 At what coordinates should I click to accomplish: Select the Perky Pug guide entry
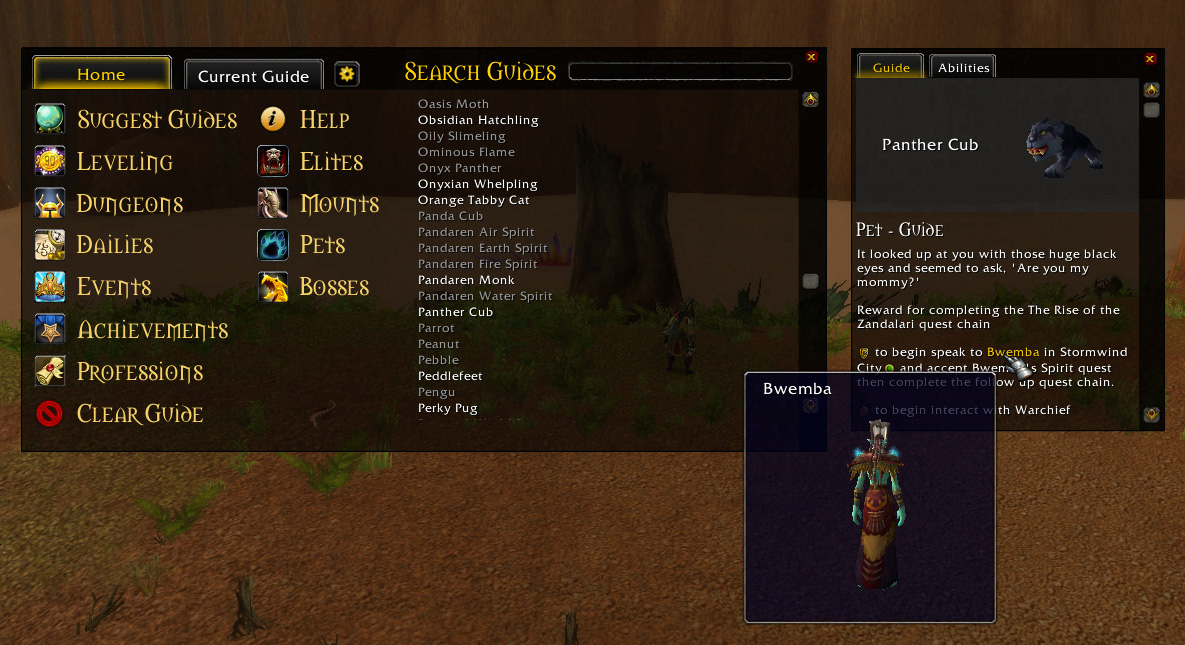point(447,408)
